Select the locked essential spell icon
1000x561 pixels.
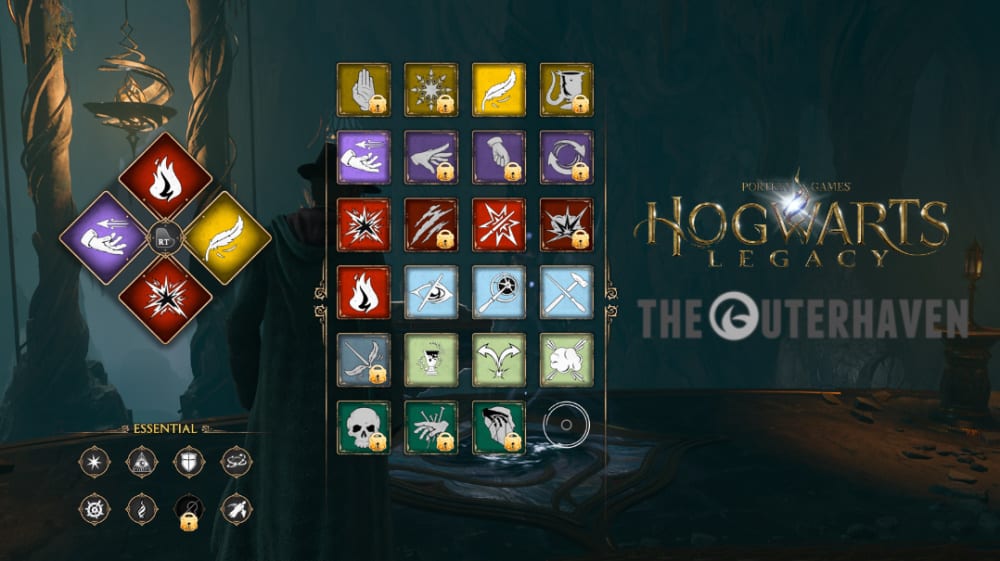point(189,509)
